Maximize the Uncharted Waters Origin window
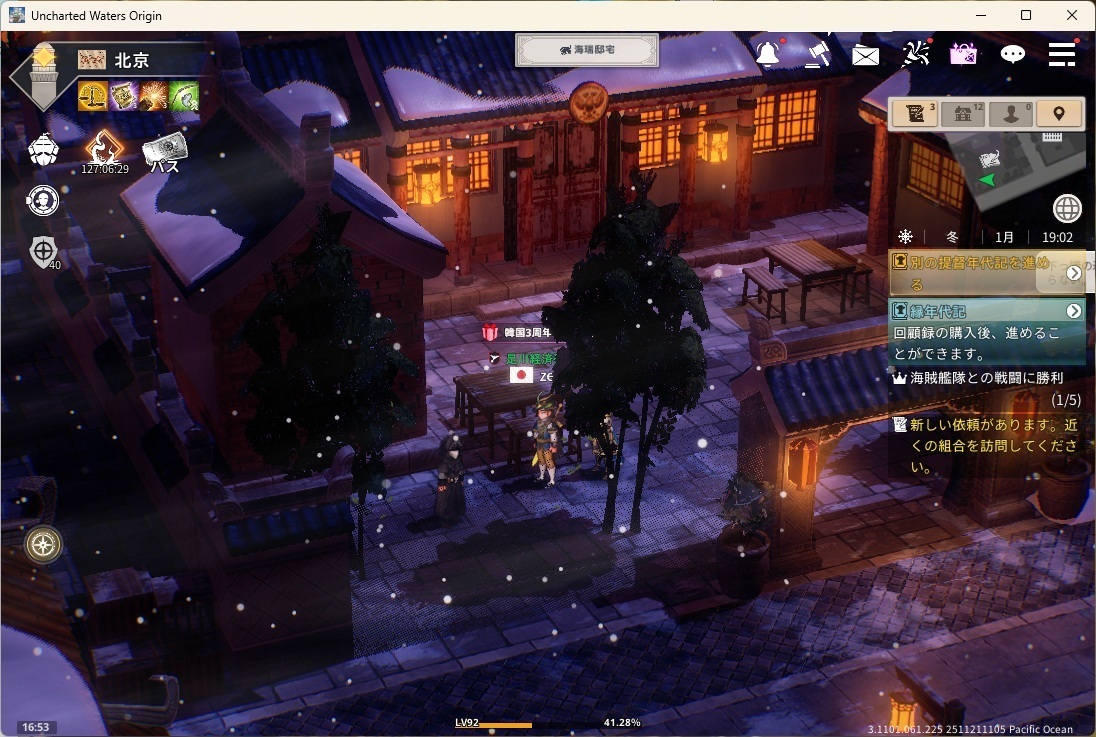Viewport: 1096px width, 737px height. pos(1026,15)
